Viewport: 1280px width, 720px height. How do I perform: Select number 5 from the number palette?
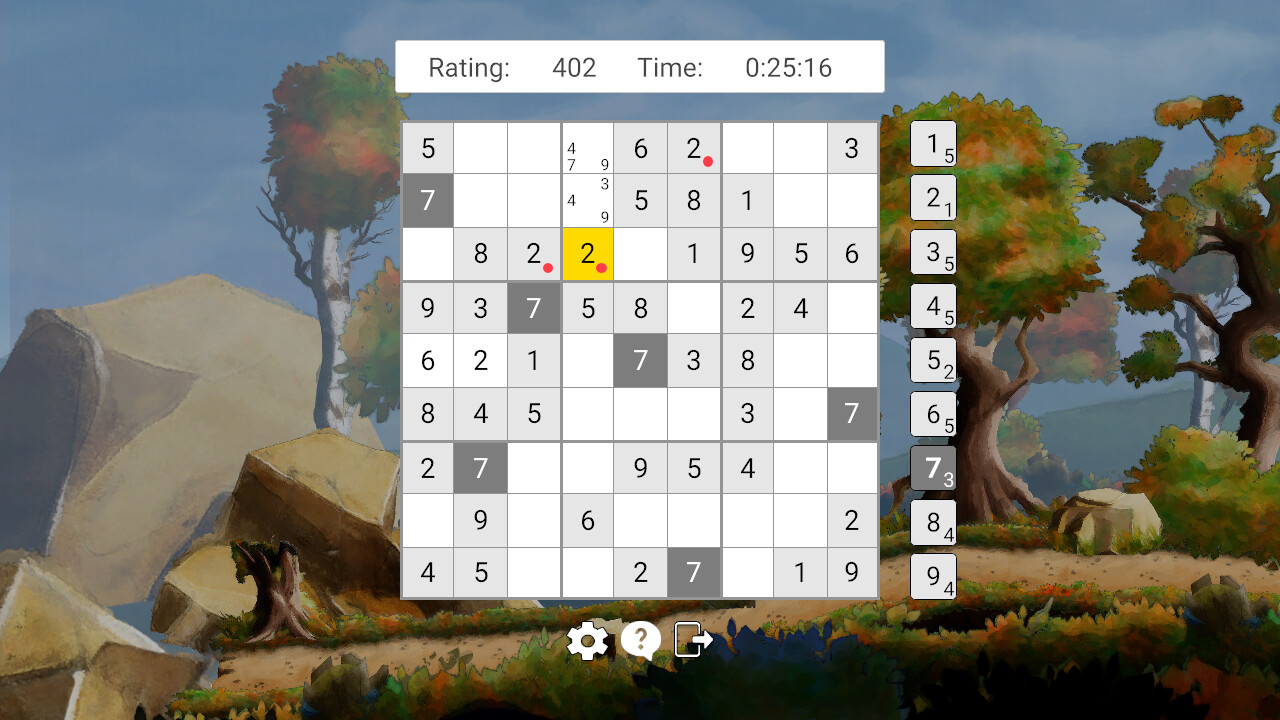point(933,360)
